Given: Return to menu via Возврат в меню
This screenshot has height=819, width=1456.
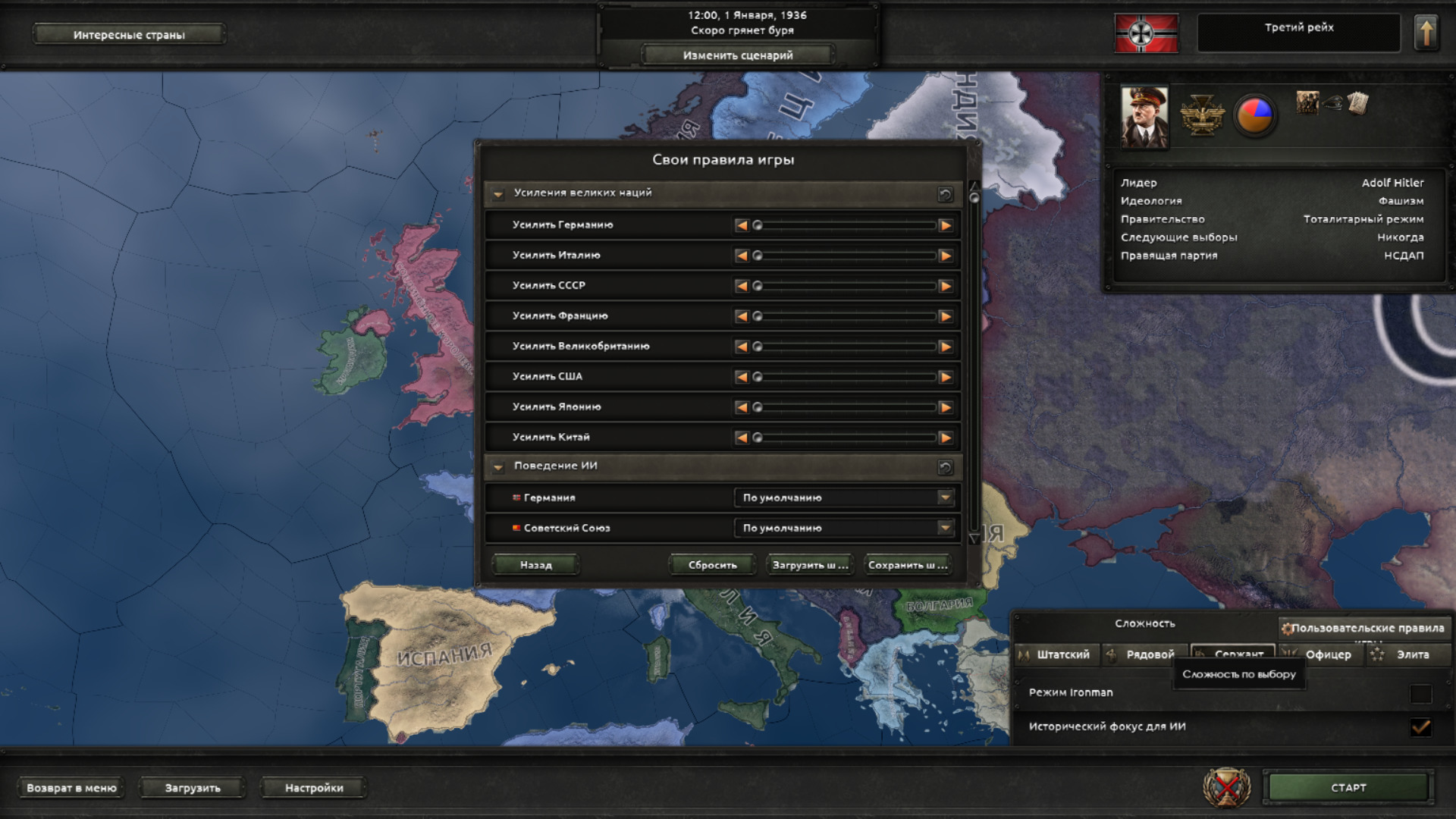Looking at the screenshot, I should 71,788.
